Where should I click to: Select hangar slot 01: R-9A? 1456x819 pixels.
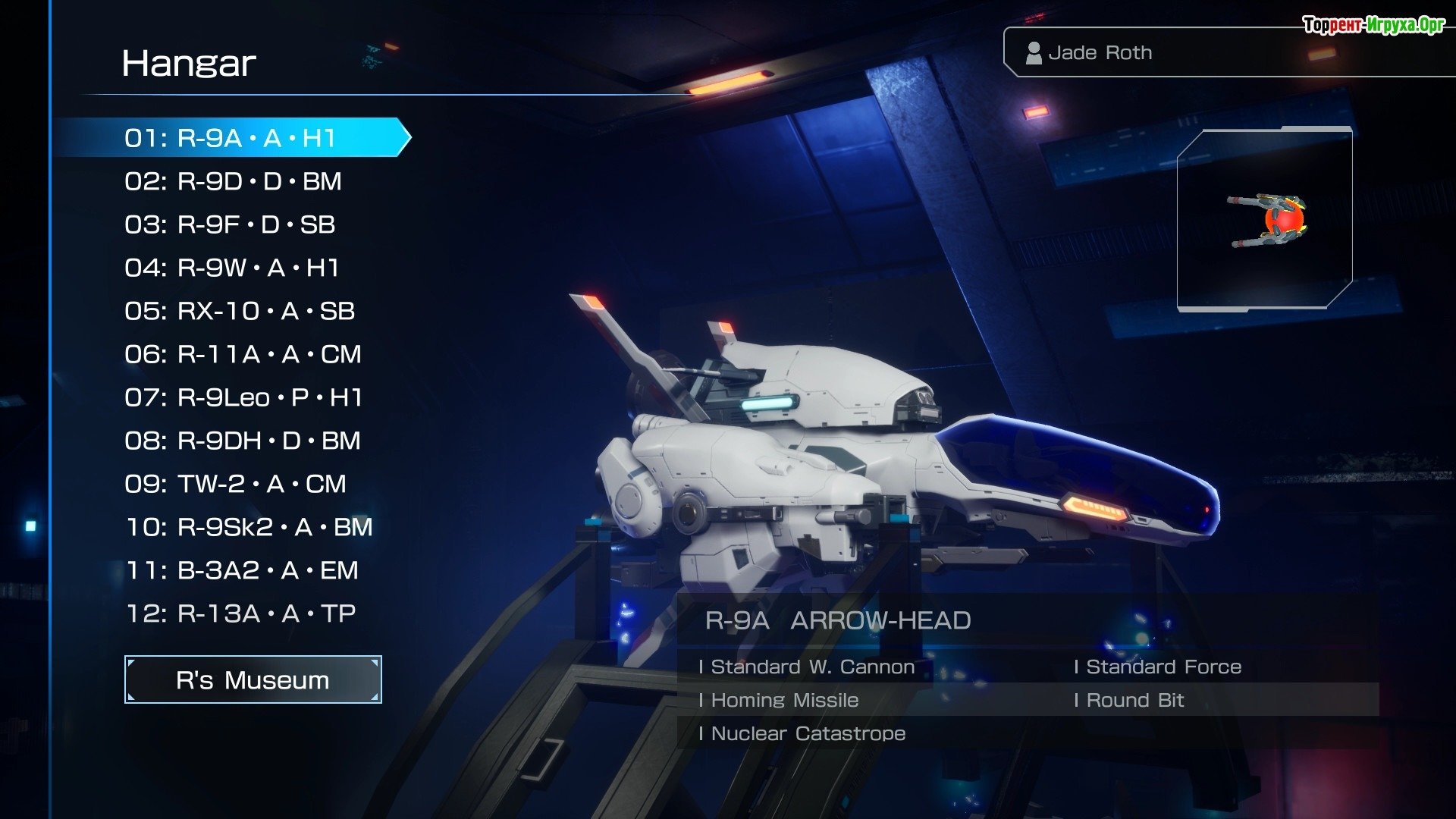pos(230,138)
